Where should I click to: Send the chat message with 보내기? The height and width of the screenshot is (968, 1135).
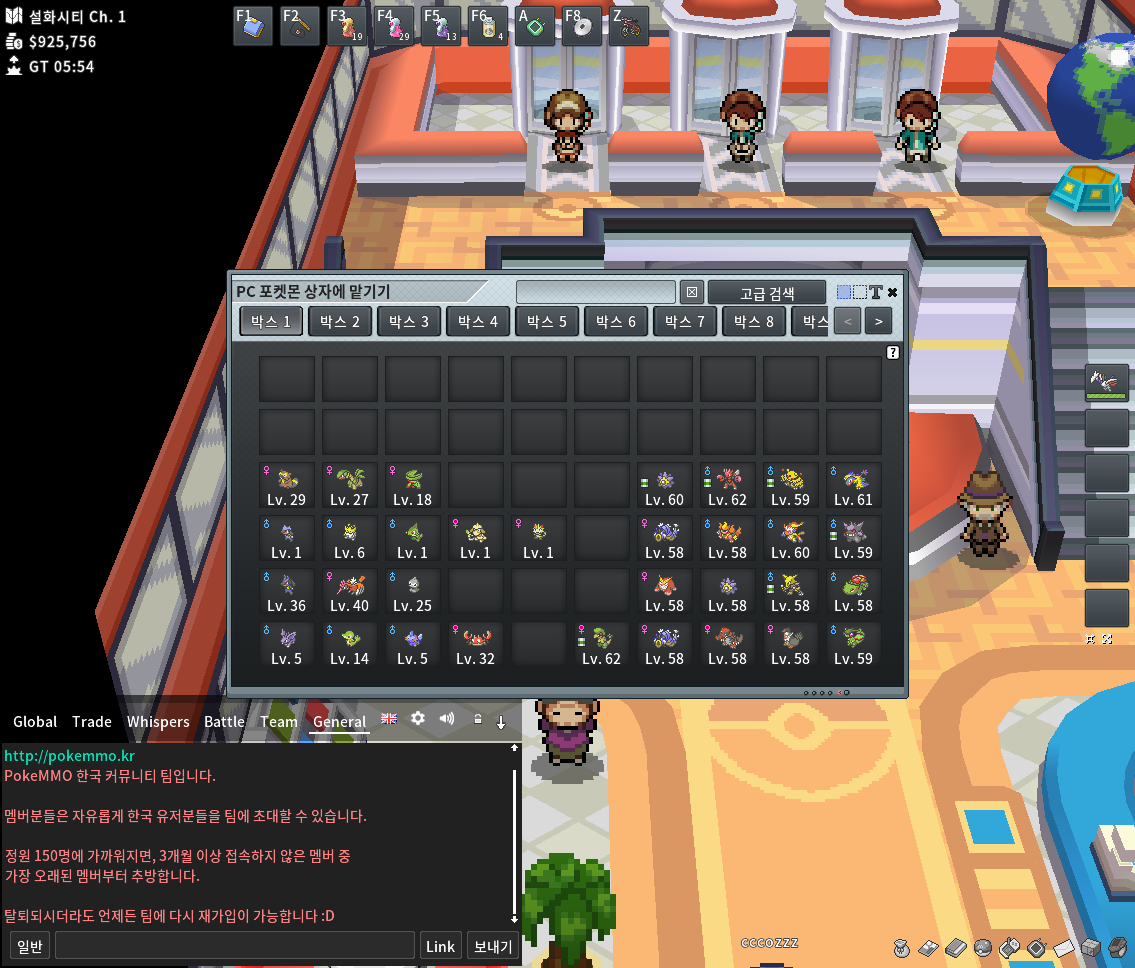(x=493, y=946)
